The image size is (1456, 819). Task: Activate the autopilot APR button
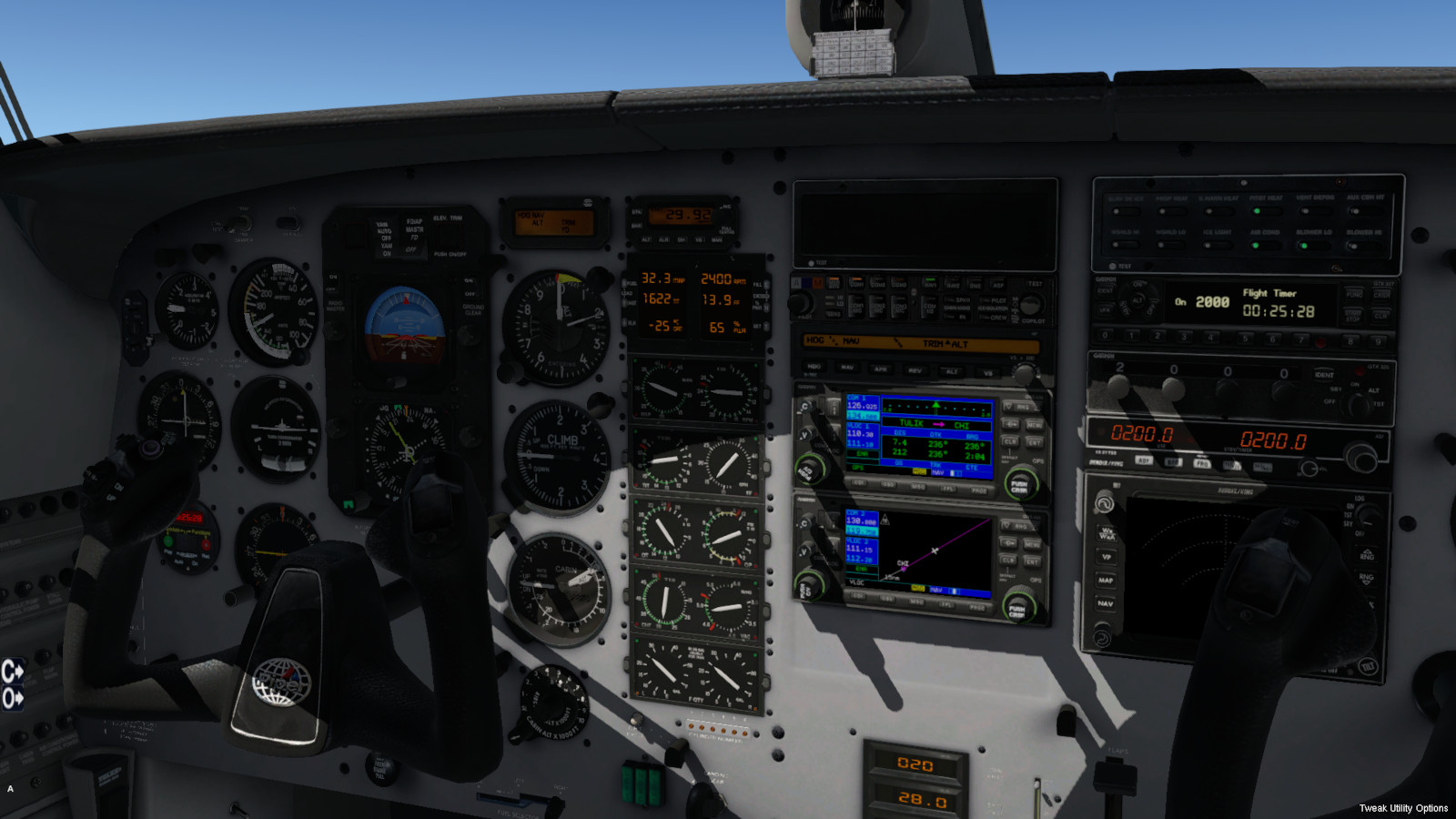coord(880,369)
